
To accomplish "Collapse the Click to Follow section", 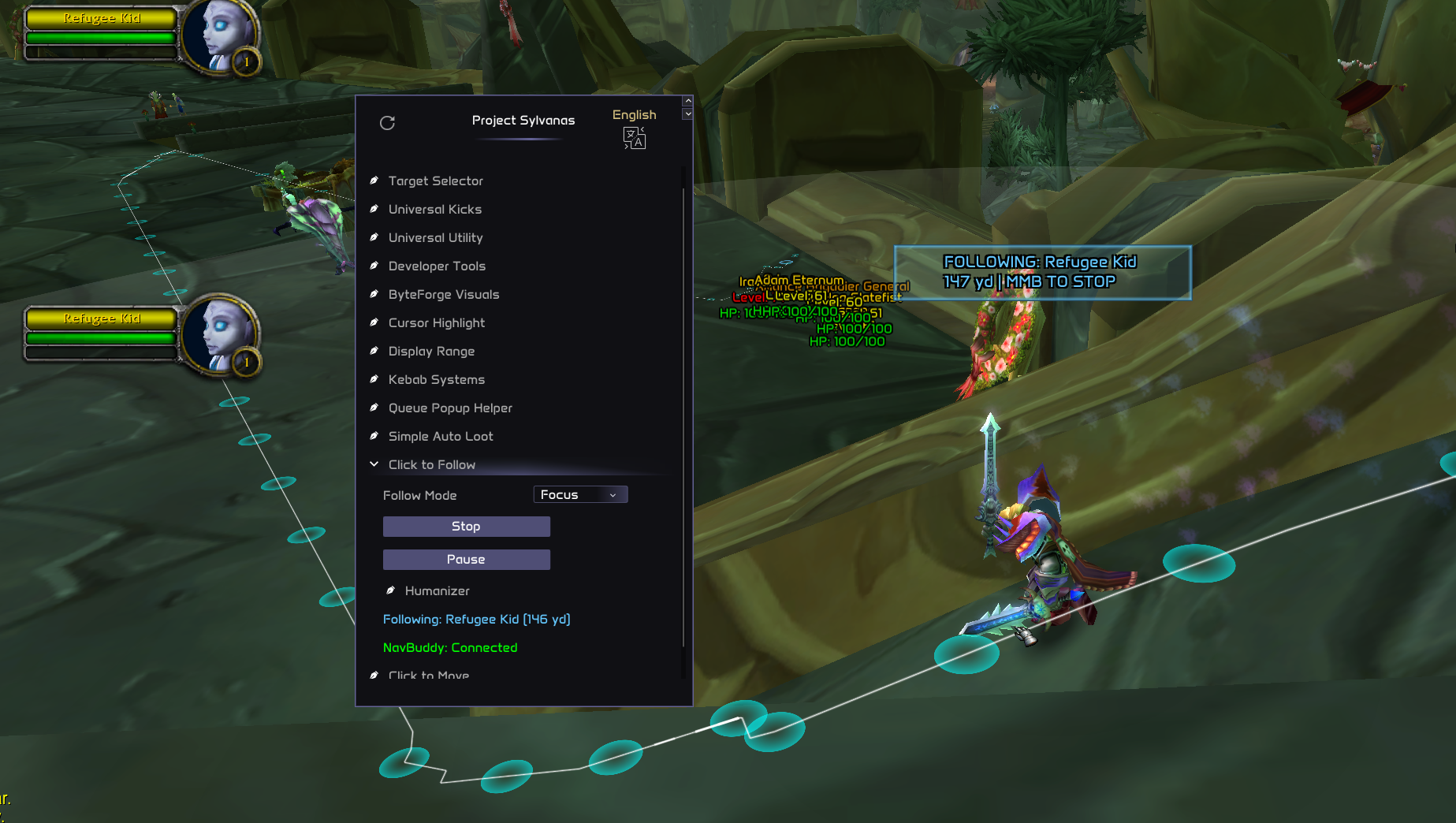I will click(x=374, y=464).
